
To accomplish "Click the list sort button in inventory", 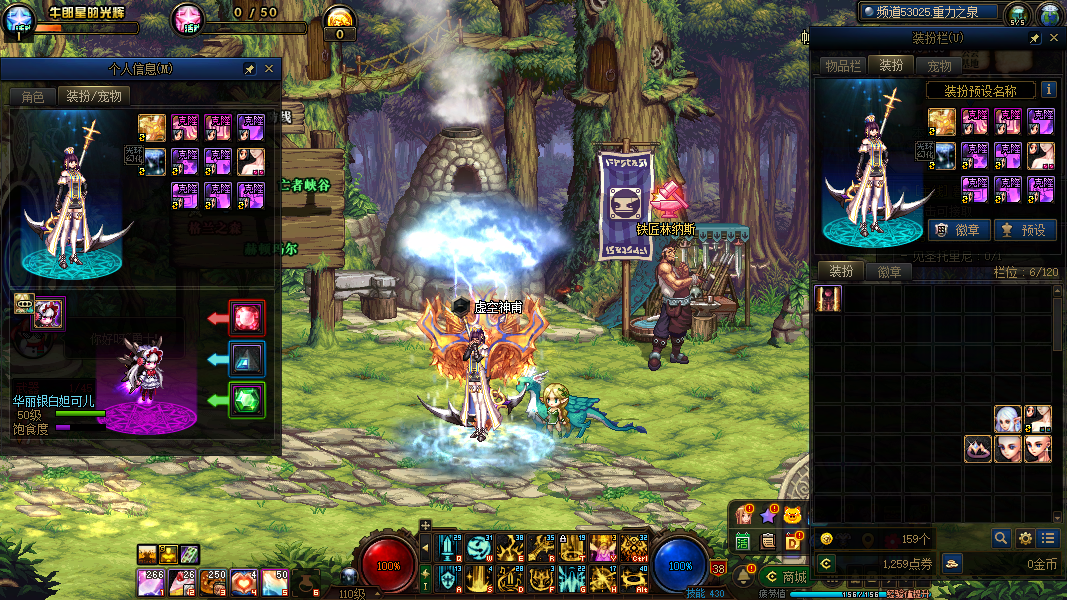I will tap(1047, 538).
